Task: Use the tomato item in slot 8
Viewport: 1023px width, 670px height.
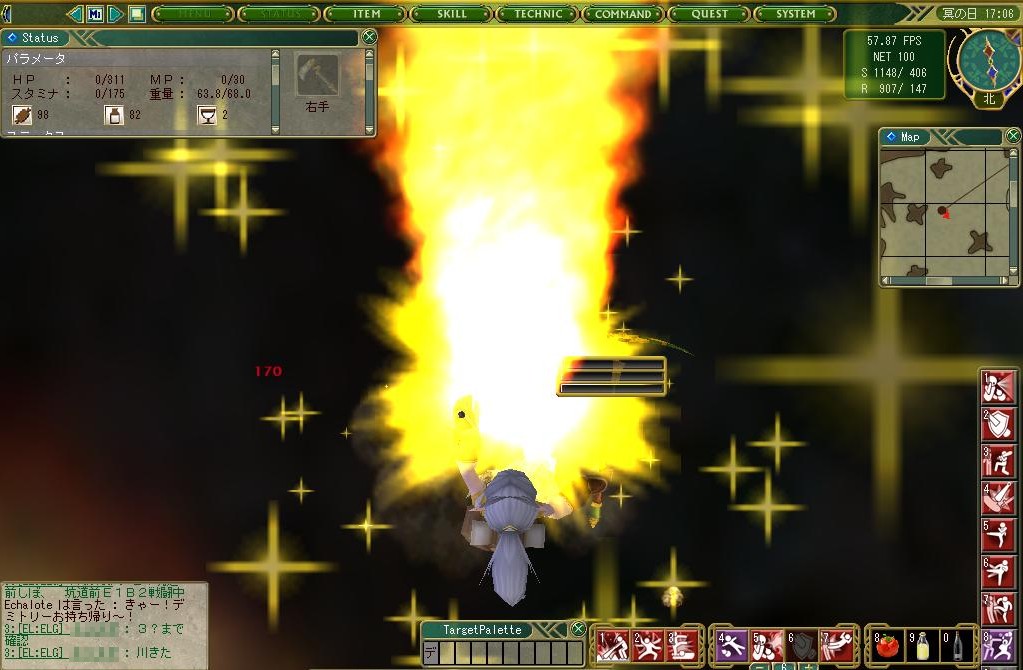Action: 886,645
